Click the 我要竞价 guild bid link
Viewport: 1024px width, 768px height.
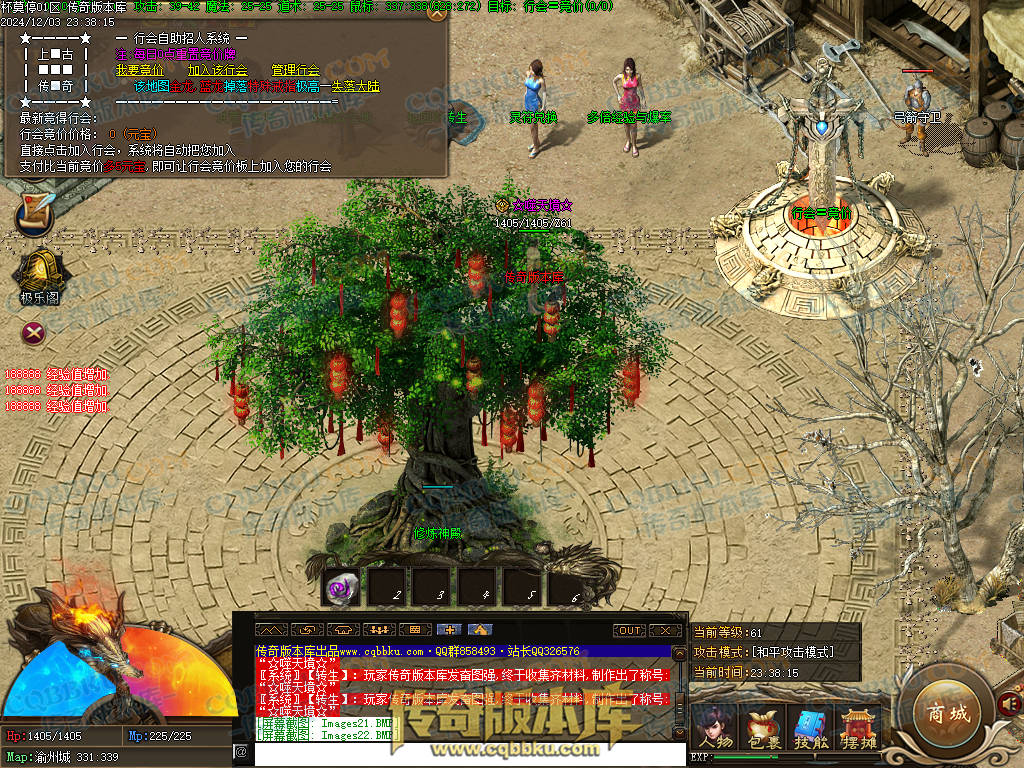point(139,71)
